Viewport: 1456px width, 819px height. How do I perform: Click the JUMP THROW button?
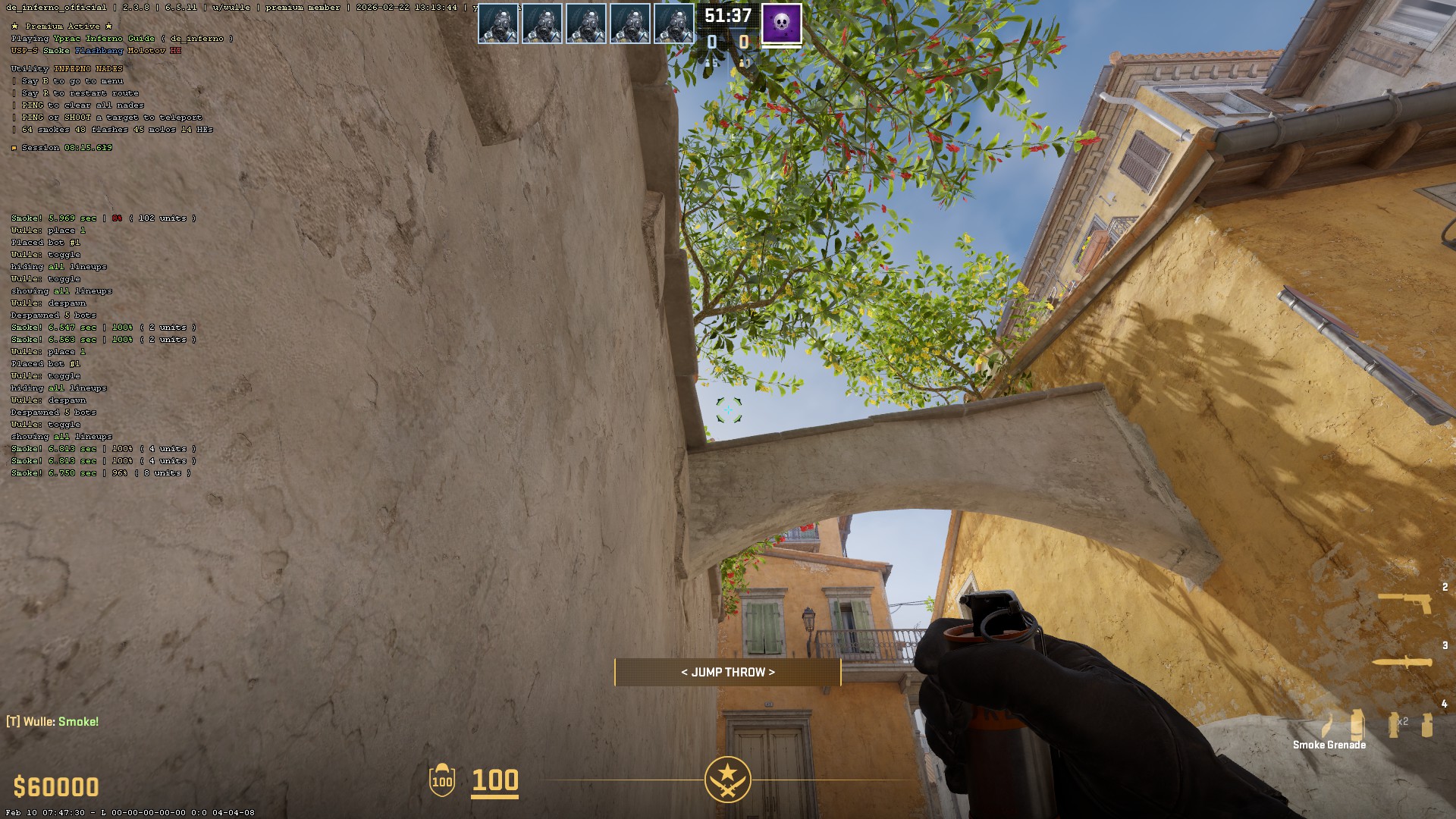point(727,672)
